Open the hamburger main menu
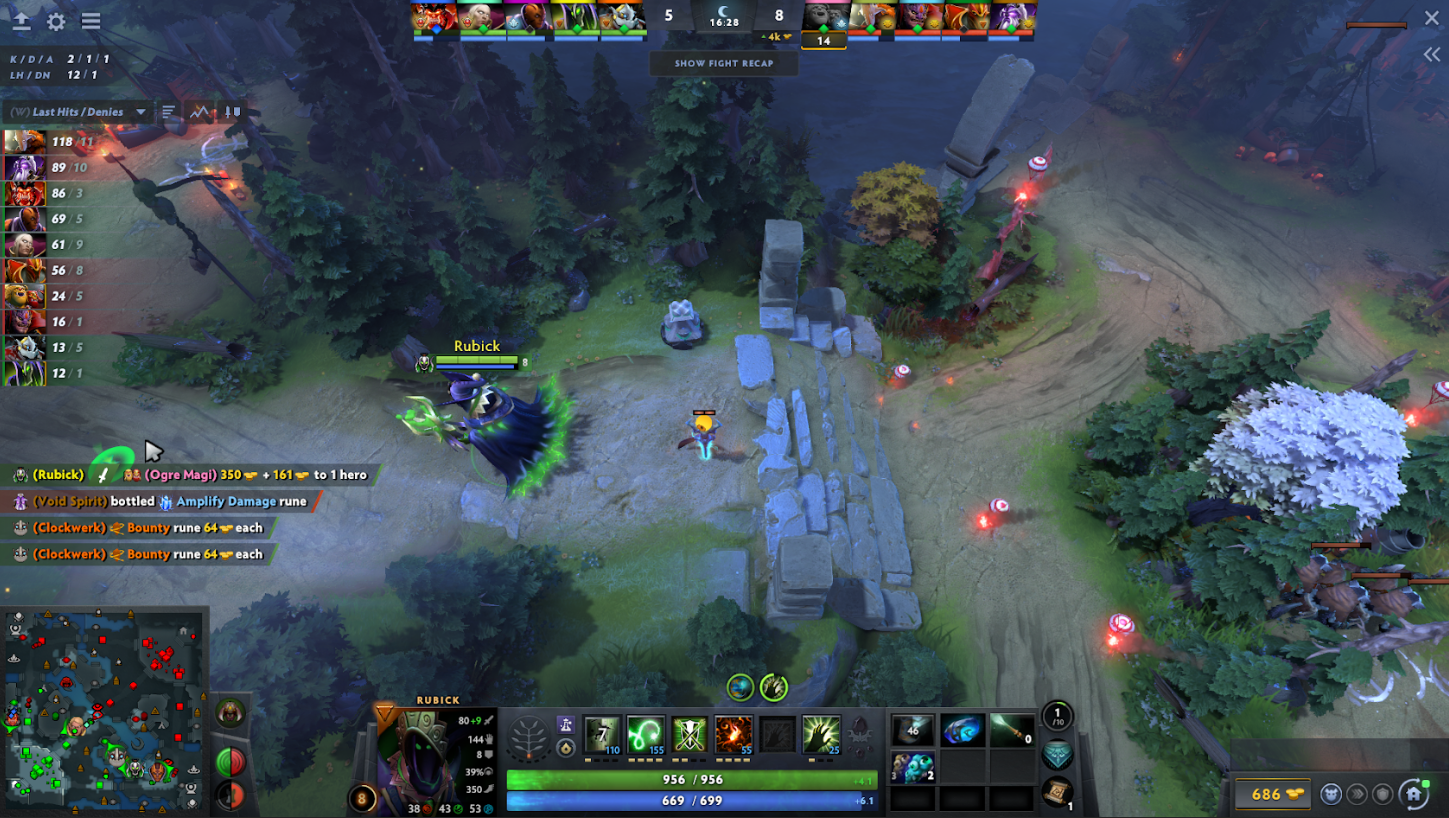This screenshot has width=1449, height=818. [x=91, y=21]
